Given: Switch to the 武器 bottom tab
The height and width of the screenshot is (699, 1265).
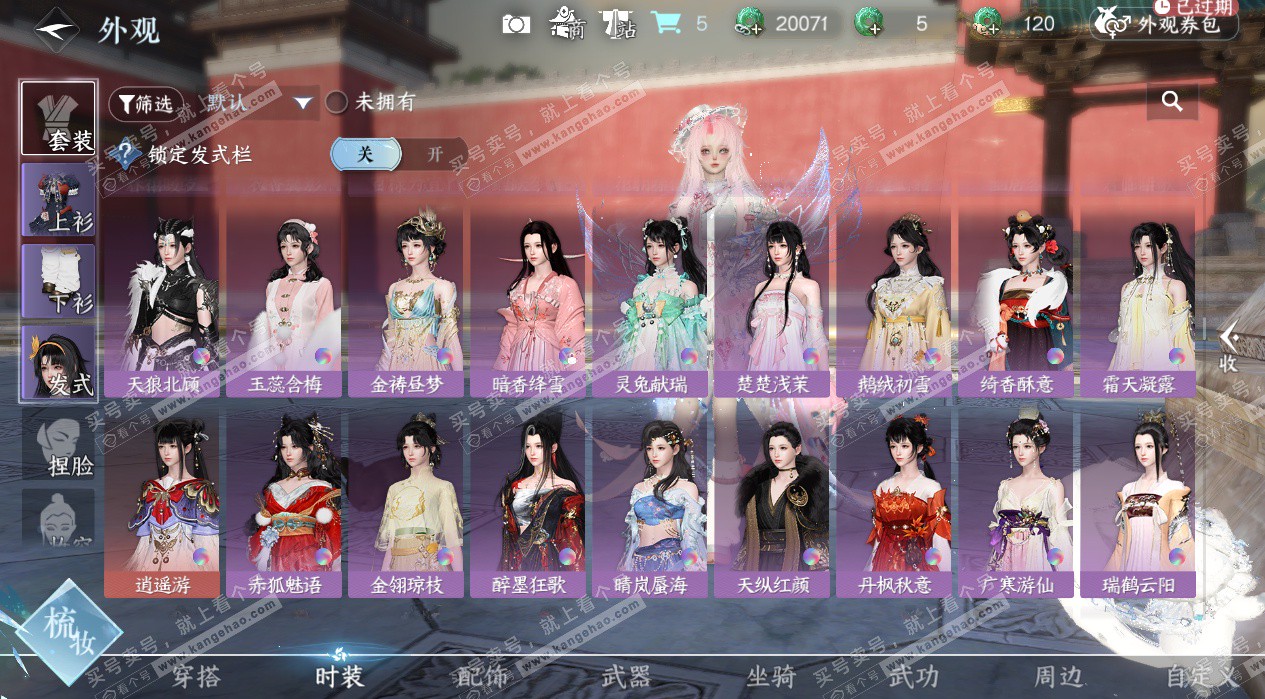Looking at the screenshot, I should tap(626, 677).
